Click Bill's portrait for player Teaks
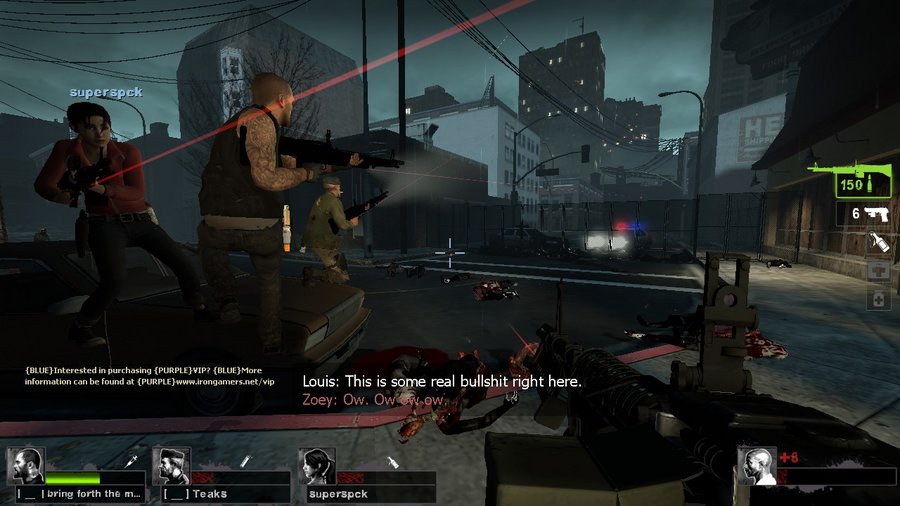The image size is (900, 506). coord(171,466)
